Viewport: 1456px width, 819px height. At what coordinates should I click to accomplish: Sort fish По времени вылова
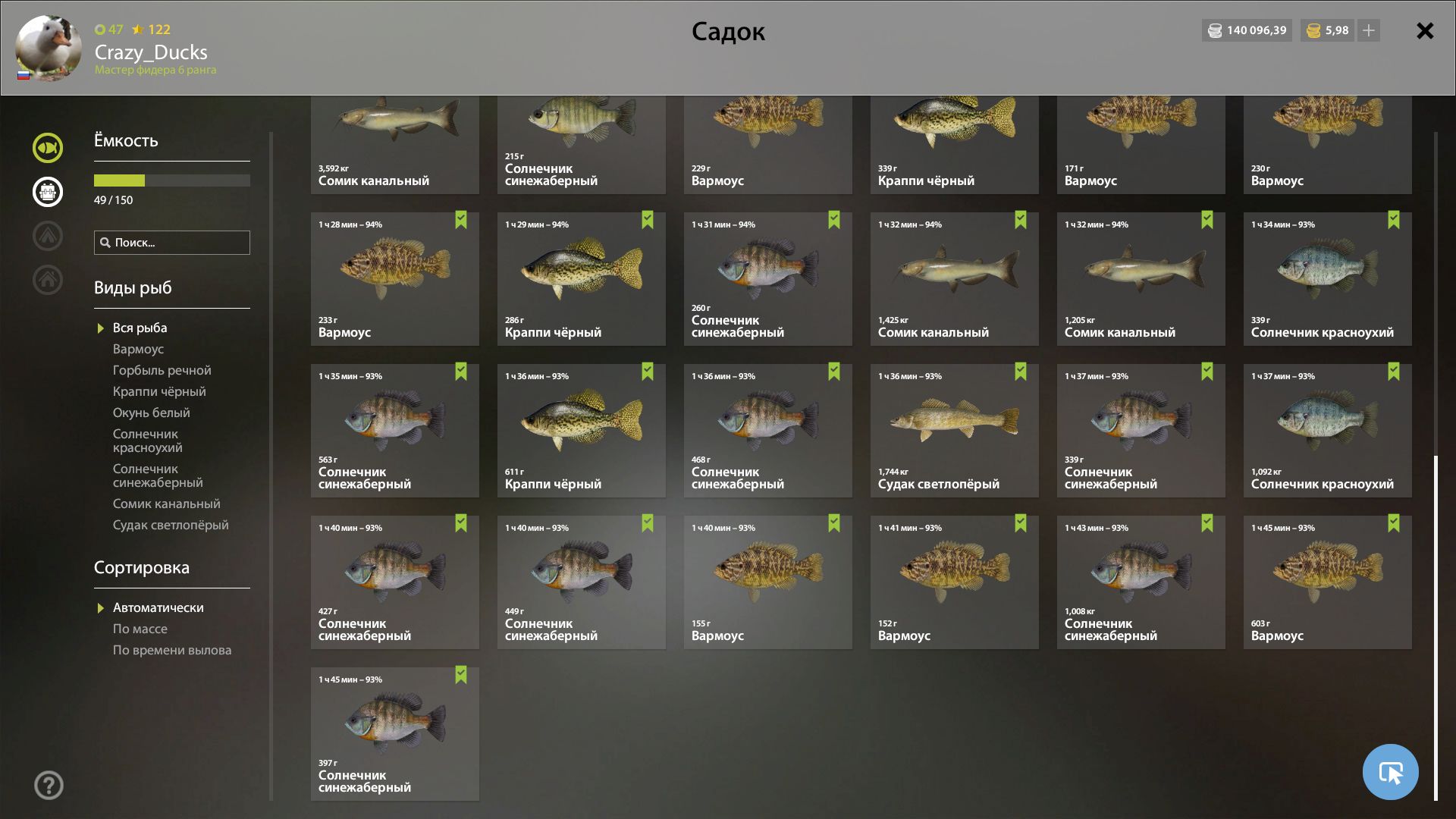pos(171,650)
